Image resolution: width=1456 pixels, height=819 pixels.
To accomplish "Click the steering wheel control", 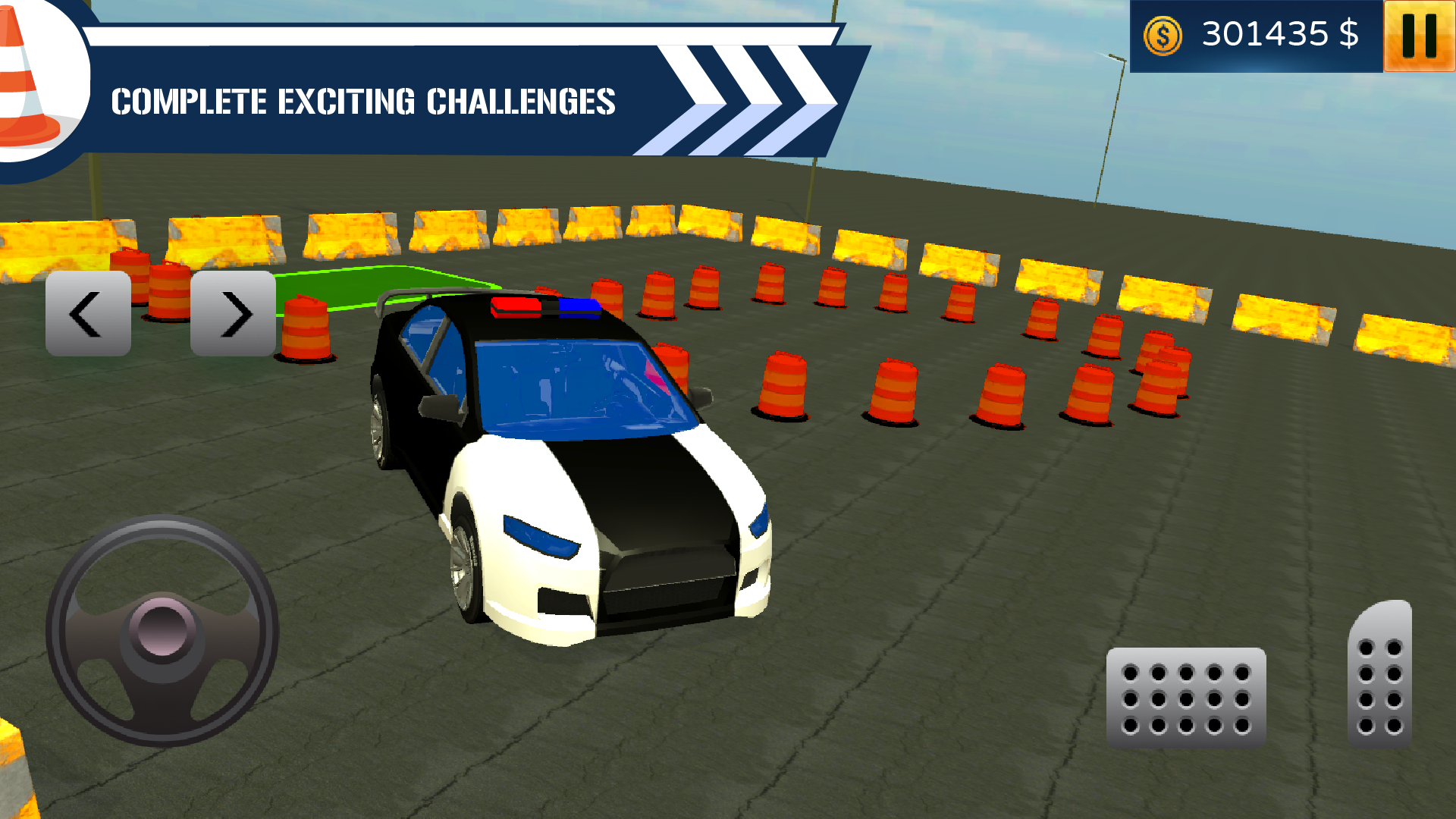I will (x=162, y=631).
